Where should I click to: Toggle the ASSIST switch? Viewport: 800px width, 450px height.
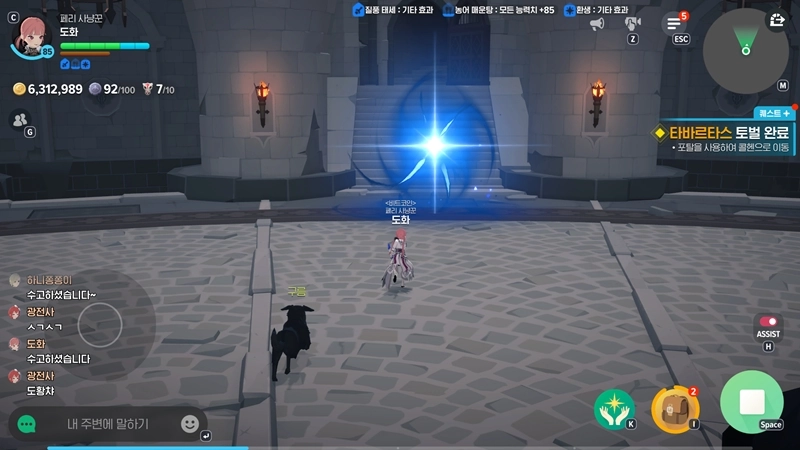coord(768,322)
